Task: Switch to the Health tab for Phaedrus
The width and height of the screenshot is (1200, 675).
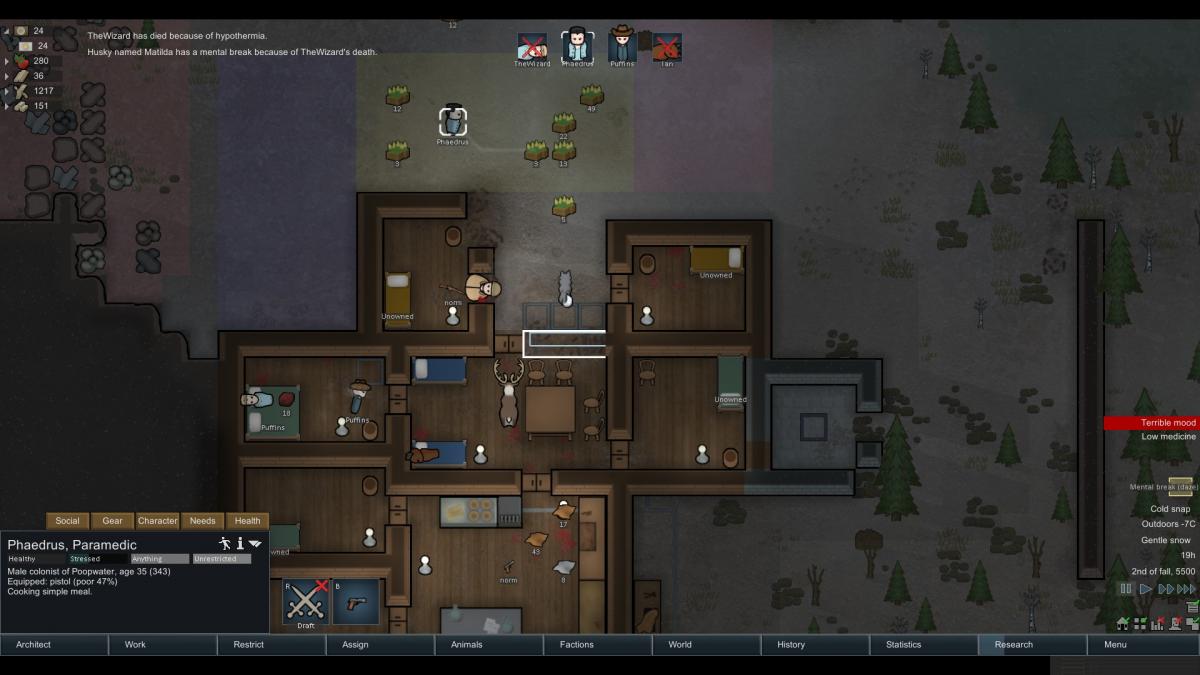Action: (247, 521)
